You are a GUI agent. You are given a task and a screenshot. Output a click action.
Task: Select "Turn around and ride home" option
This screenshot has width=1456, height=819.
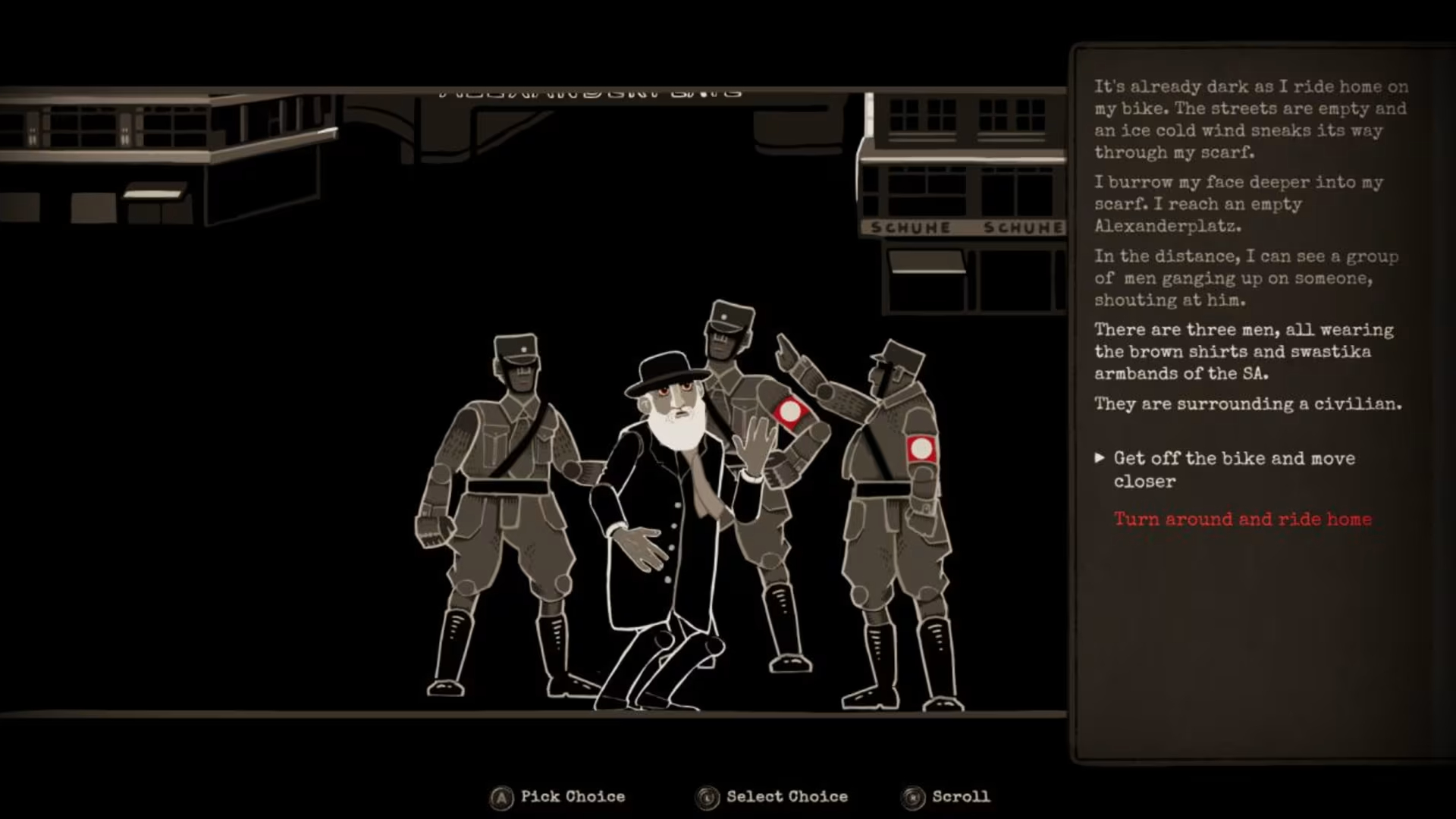(x=1242, y=519)
